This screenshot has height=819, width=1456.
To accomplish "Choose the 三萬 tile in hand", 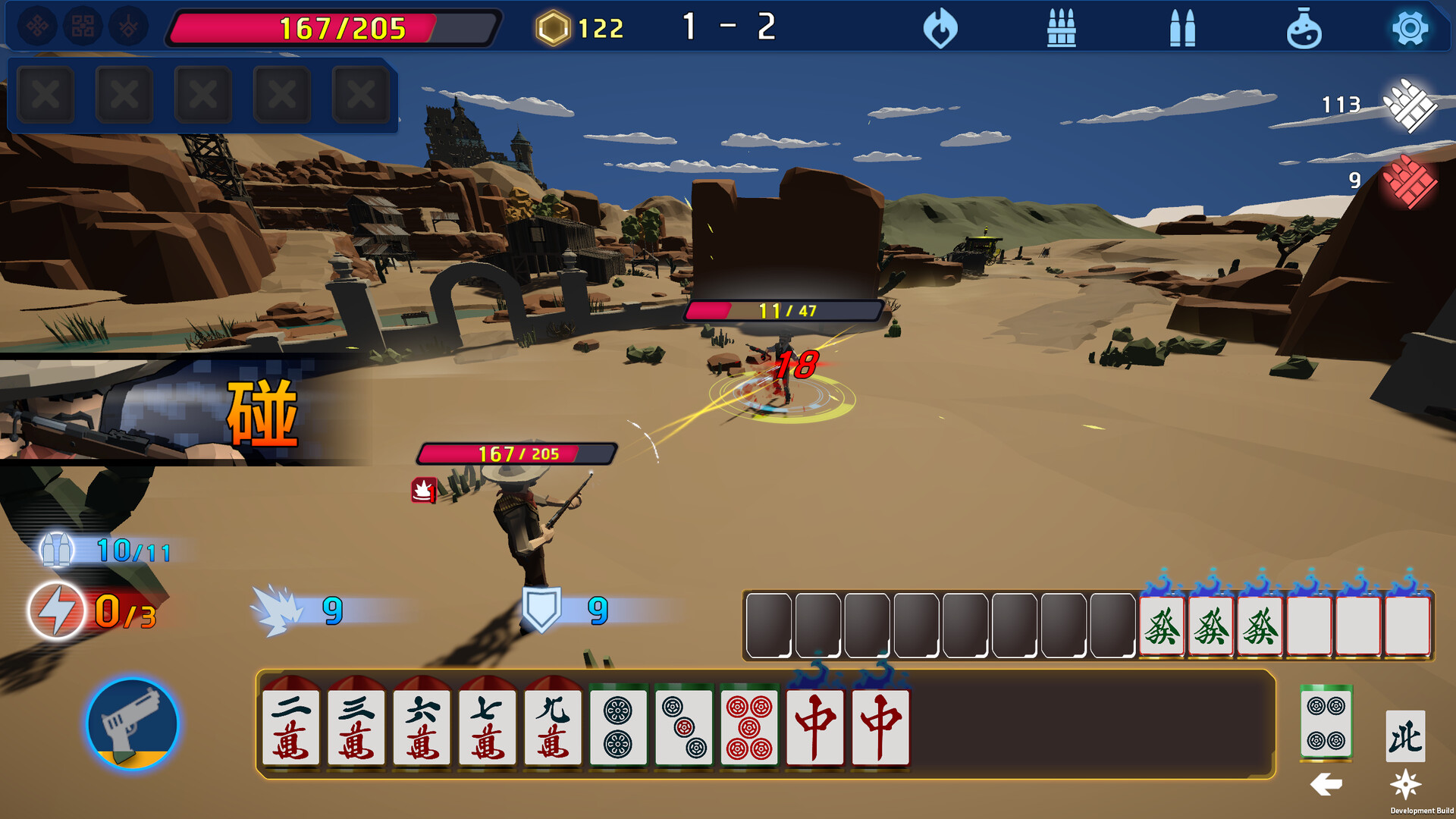I will click(356, 726).
